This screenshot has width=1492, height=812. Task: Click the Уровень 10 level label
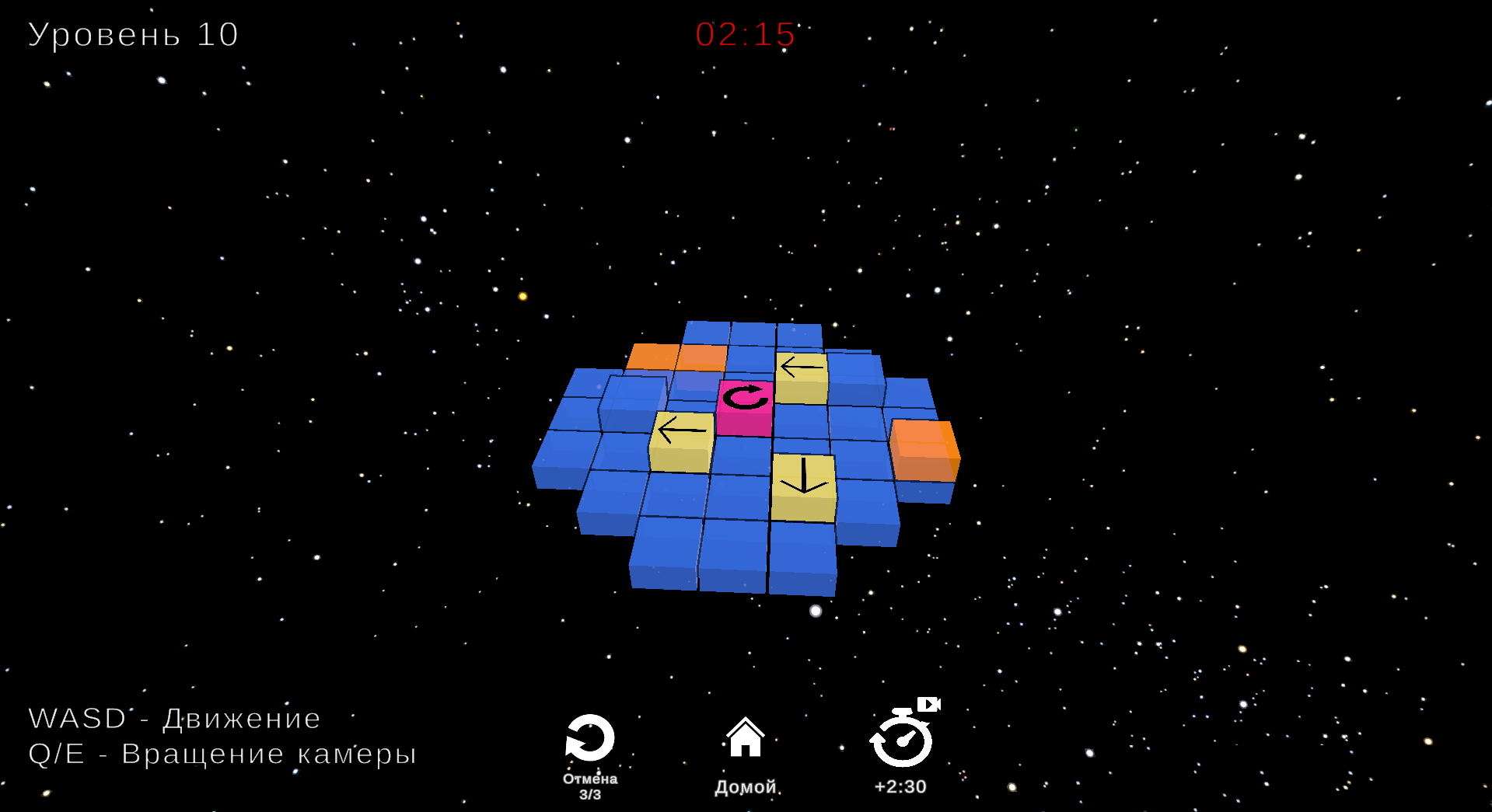(x=132, y=33)
